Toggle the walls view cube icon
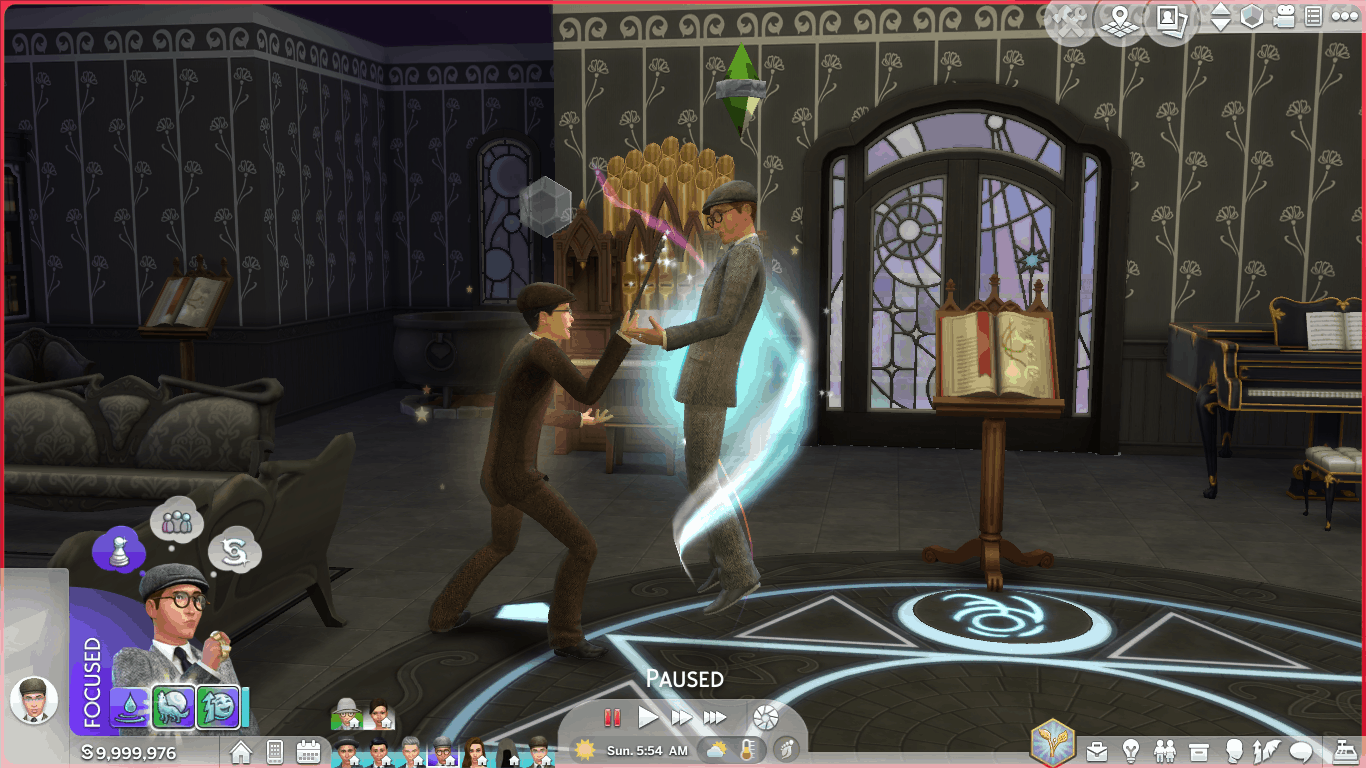Viewport: 1366px width, 768px height. [x=1252, y=17]
